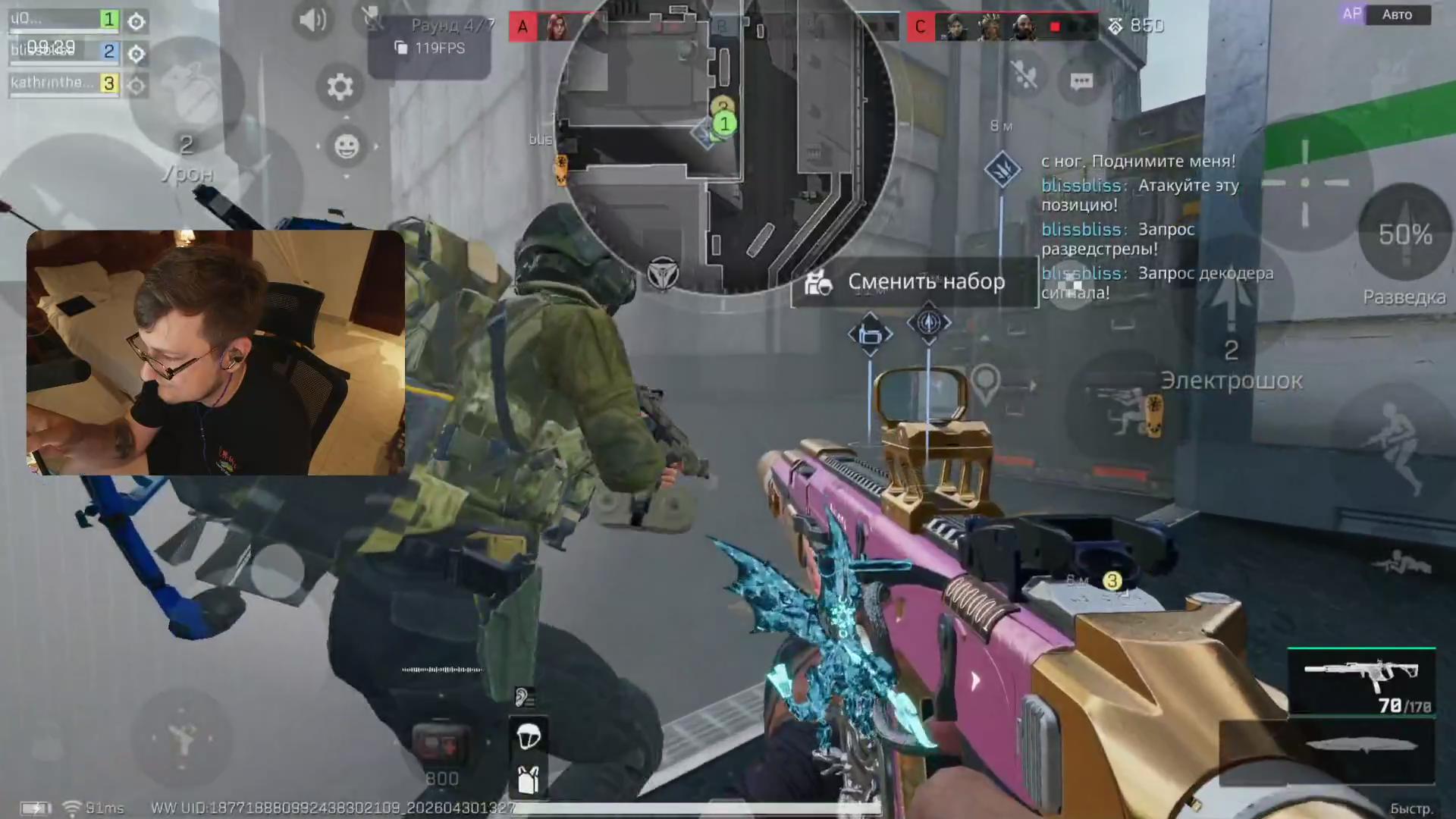Viewport: 1456px width, 819px height.
Task: Select the Сменить набор loadout button
Action: 914,282
